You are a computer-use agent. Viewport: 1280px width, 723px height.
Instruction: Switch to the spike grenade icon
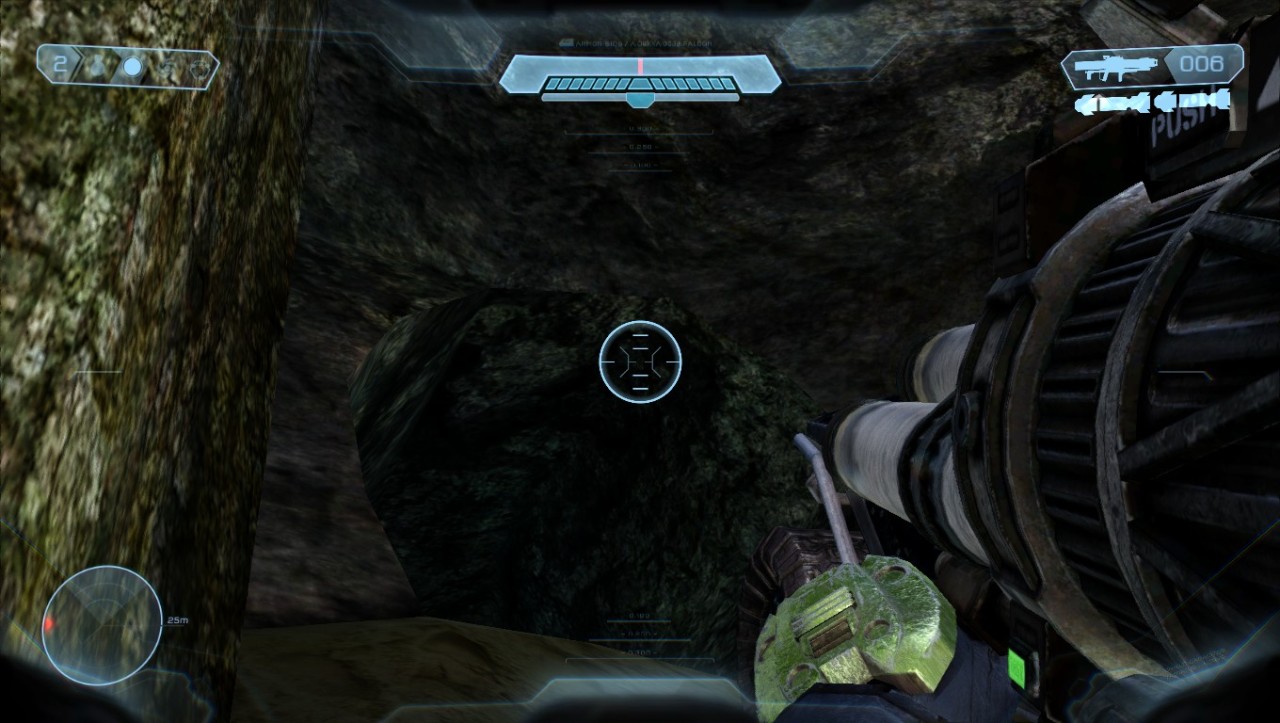pos(168,67)
